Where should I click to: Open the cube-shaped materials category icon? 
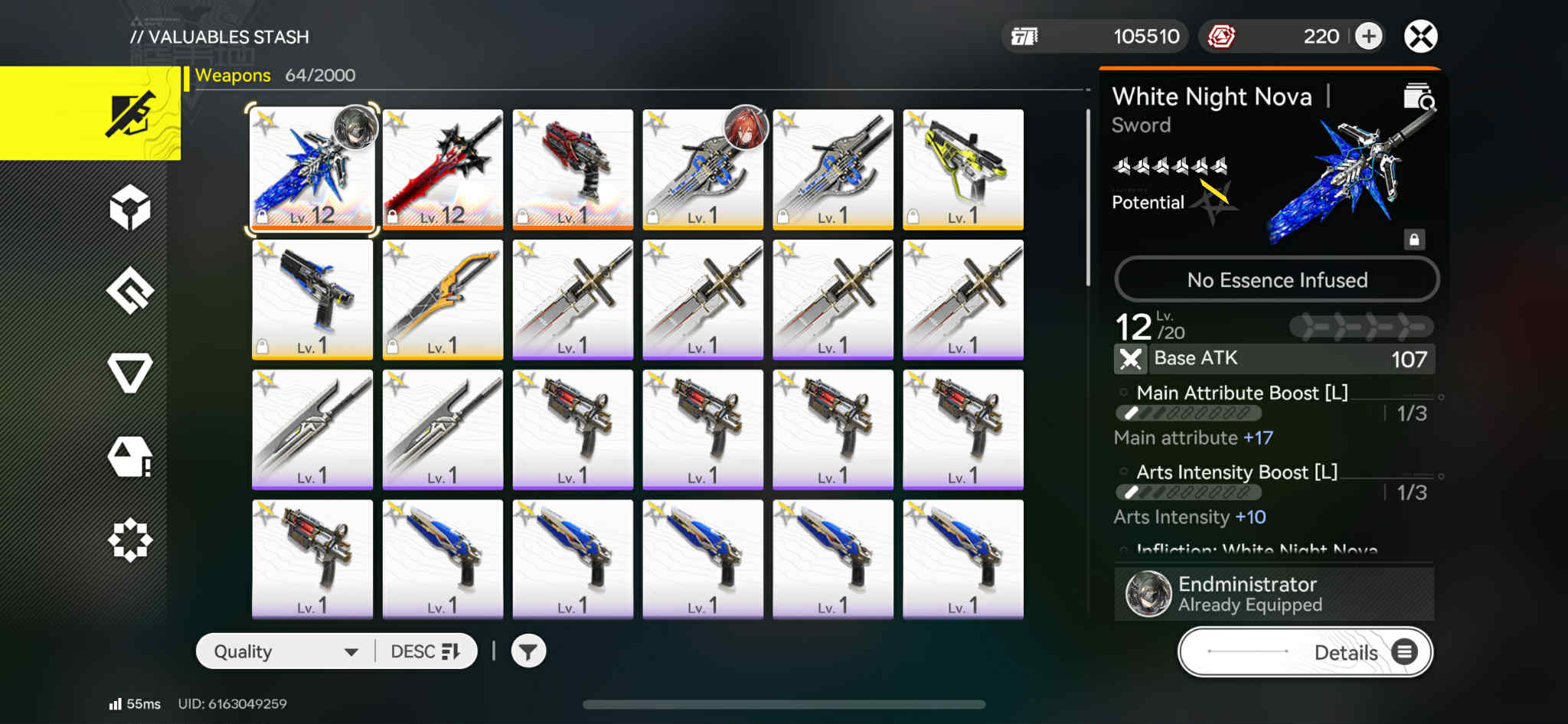[130, 208]
